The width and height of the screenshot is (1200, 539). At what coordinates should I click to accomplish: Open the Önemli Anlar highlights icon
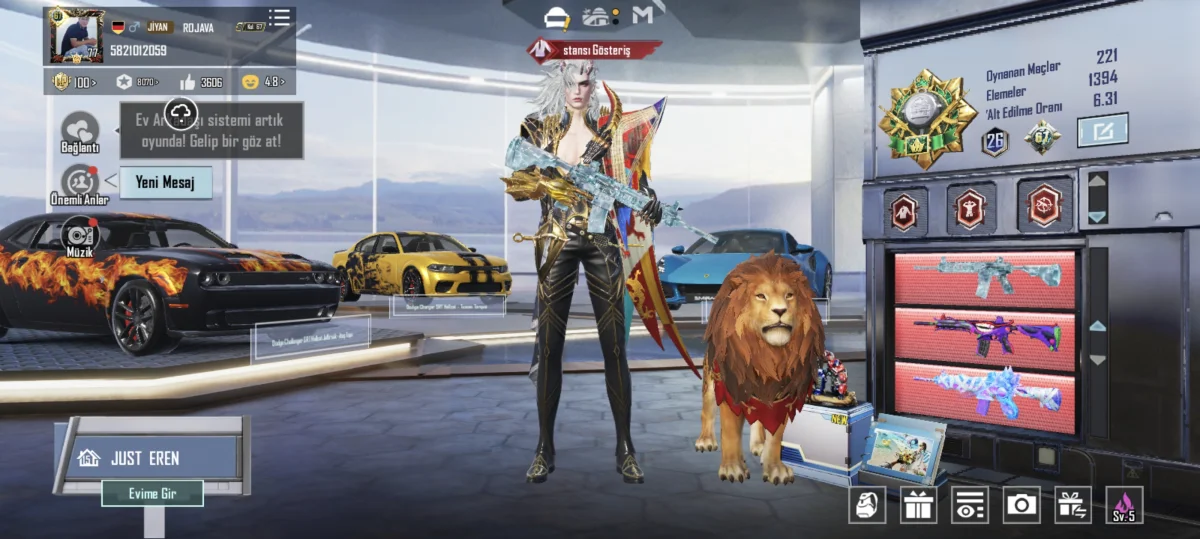click(80, 183)
